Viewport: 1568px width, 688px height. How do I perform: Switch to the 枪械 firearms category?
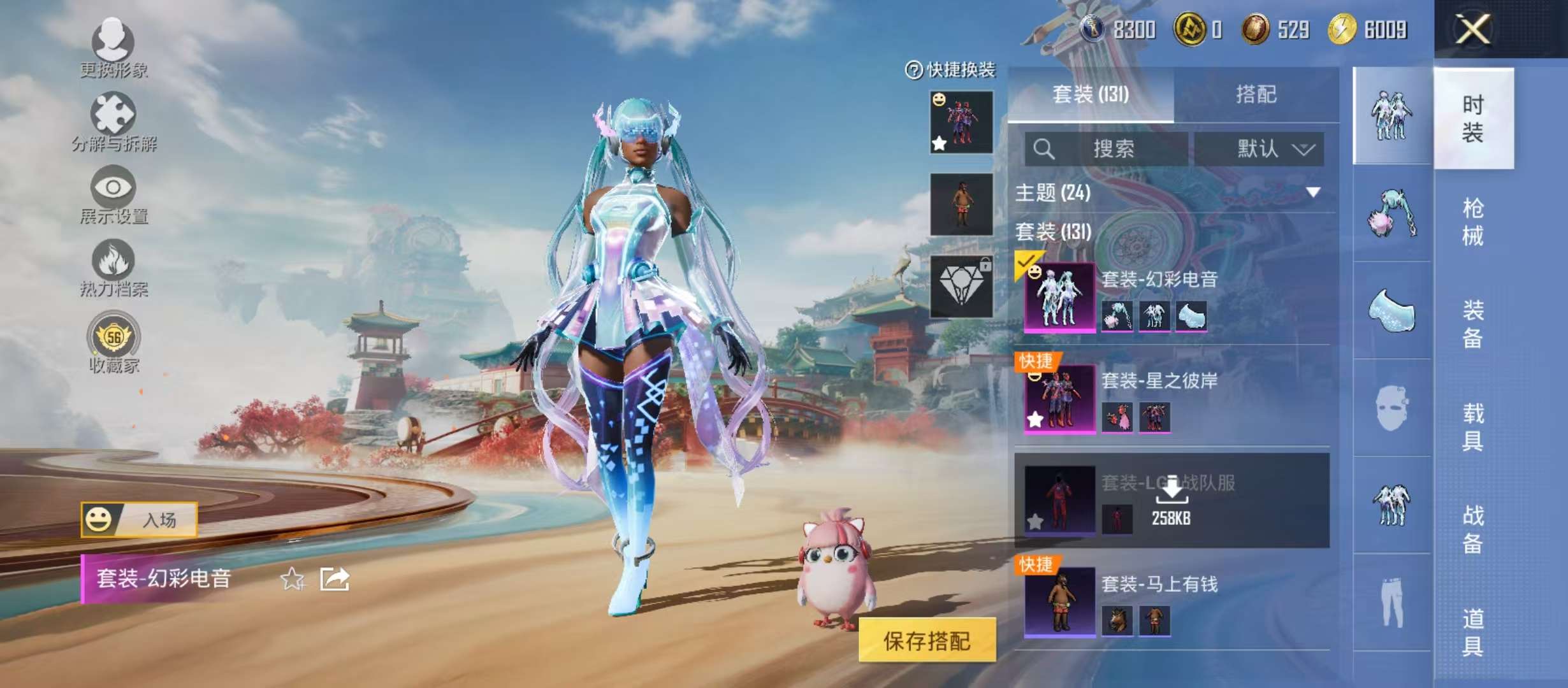coord(1472,222)
